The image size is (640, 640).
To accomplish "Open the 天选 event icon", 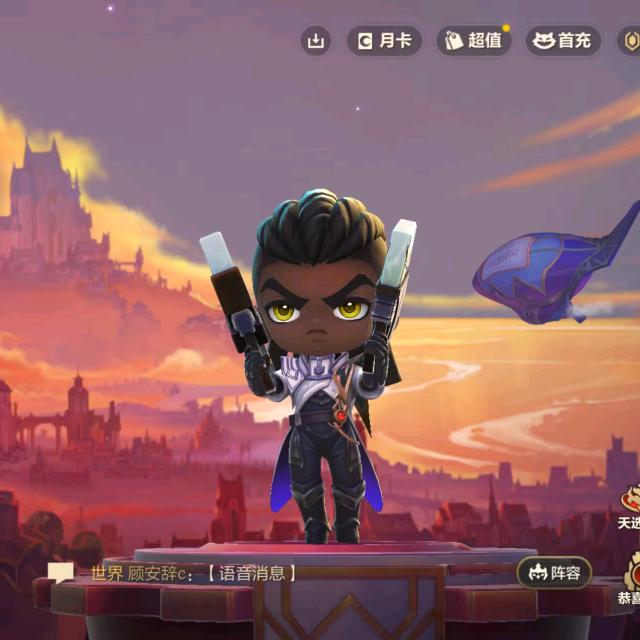I will 629,506.
